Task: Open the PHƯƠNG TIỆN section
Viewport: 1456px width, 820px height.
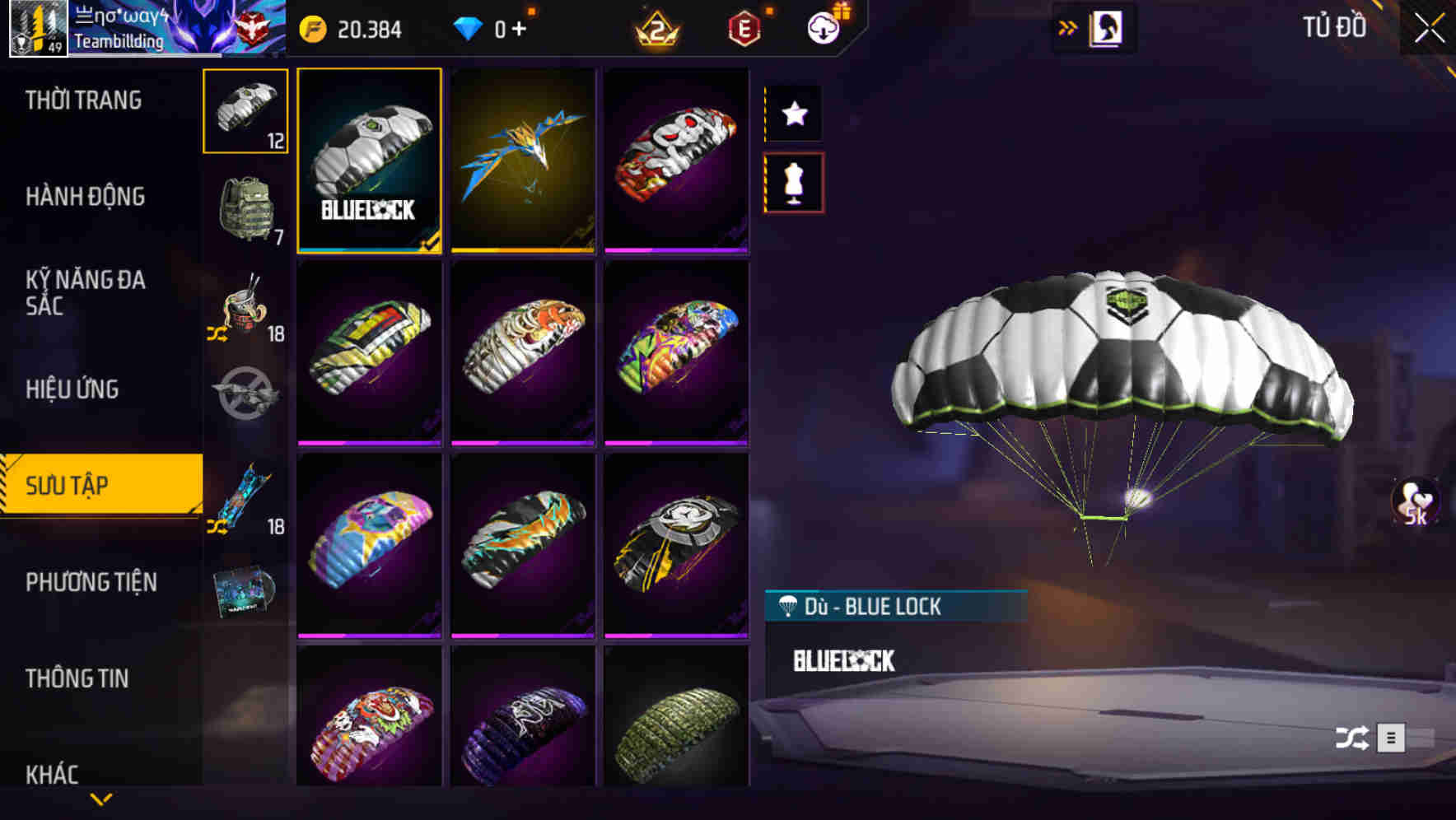Action: click(91, 582)
